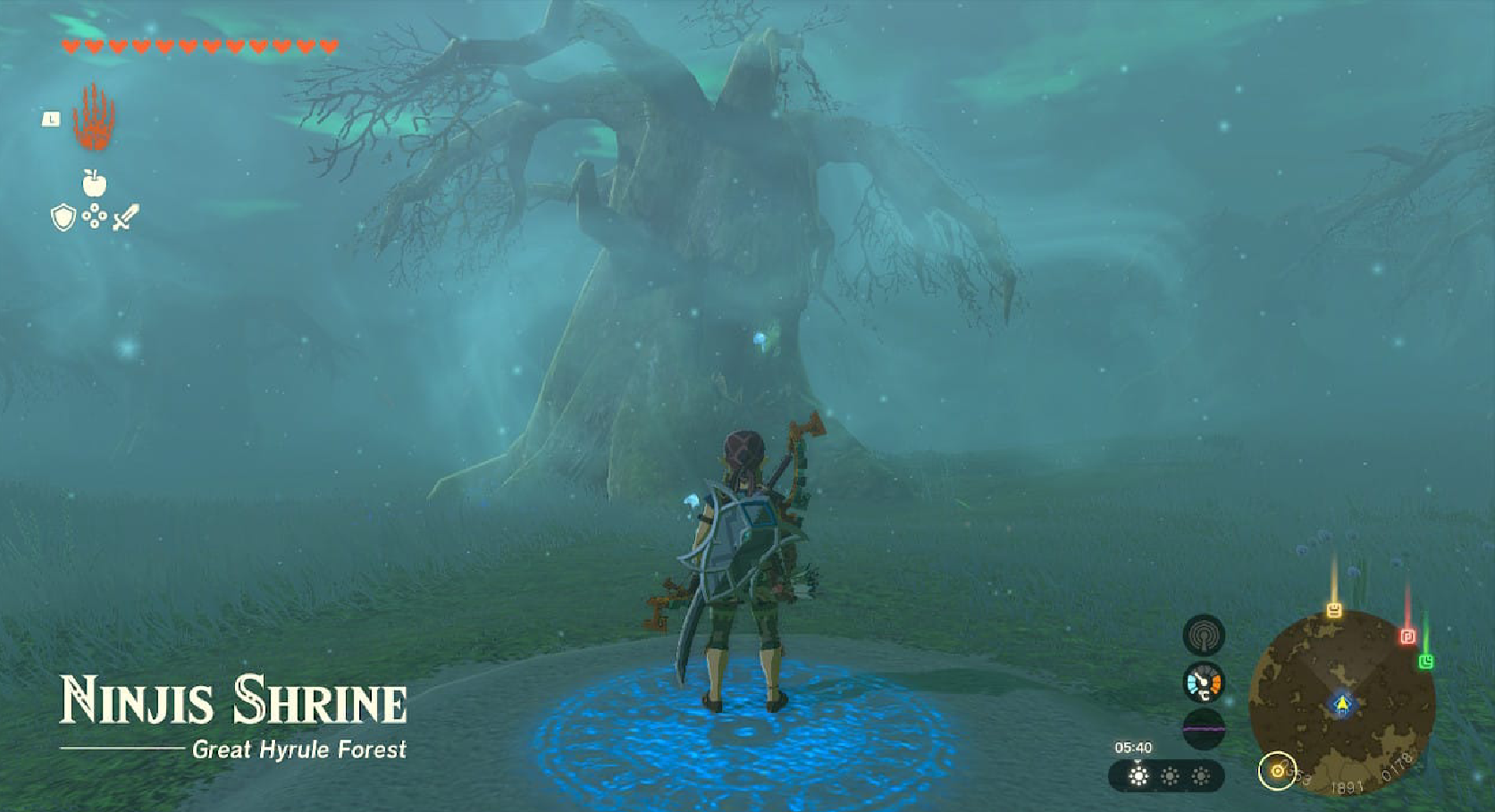Viewport: 1495px width, 812px height.
Task: Activate the red hand ability icon
Action: coord(93,119)
